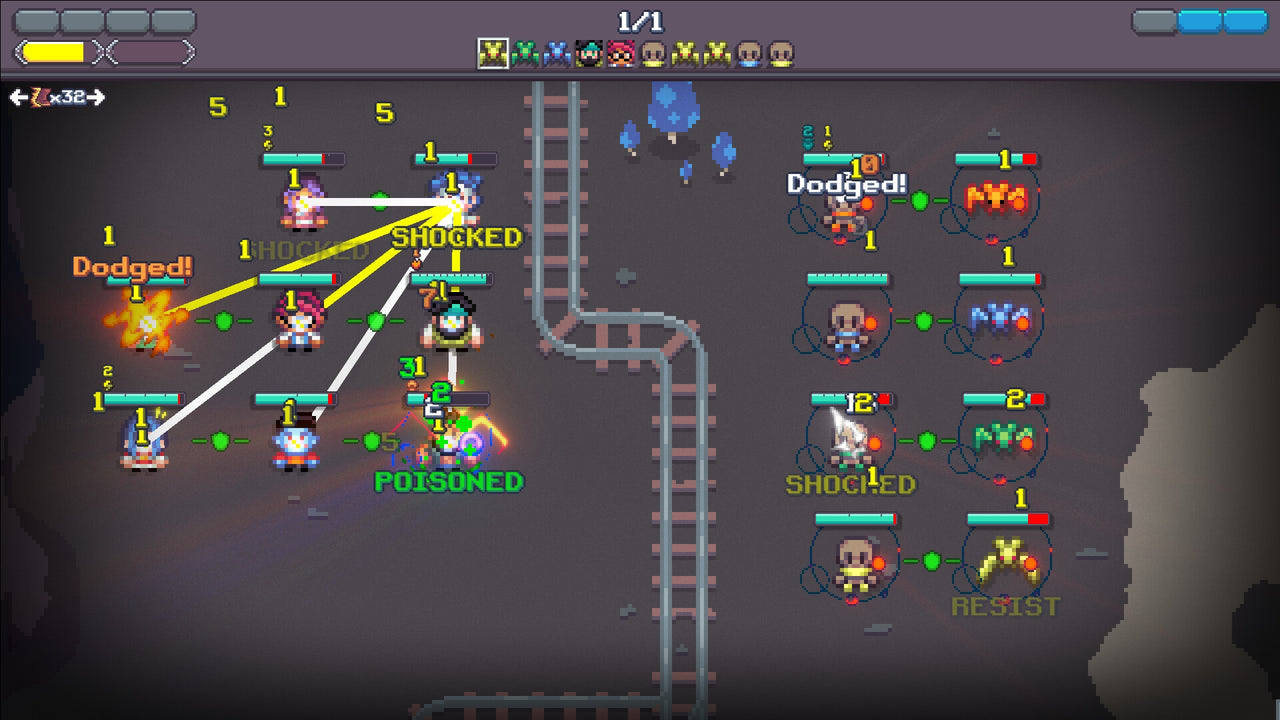Click the POISONED hero in the battlefield
The width and height of the screenshot is (1280, 720).
point(447,445)
